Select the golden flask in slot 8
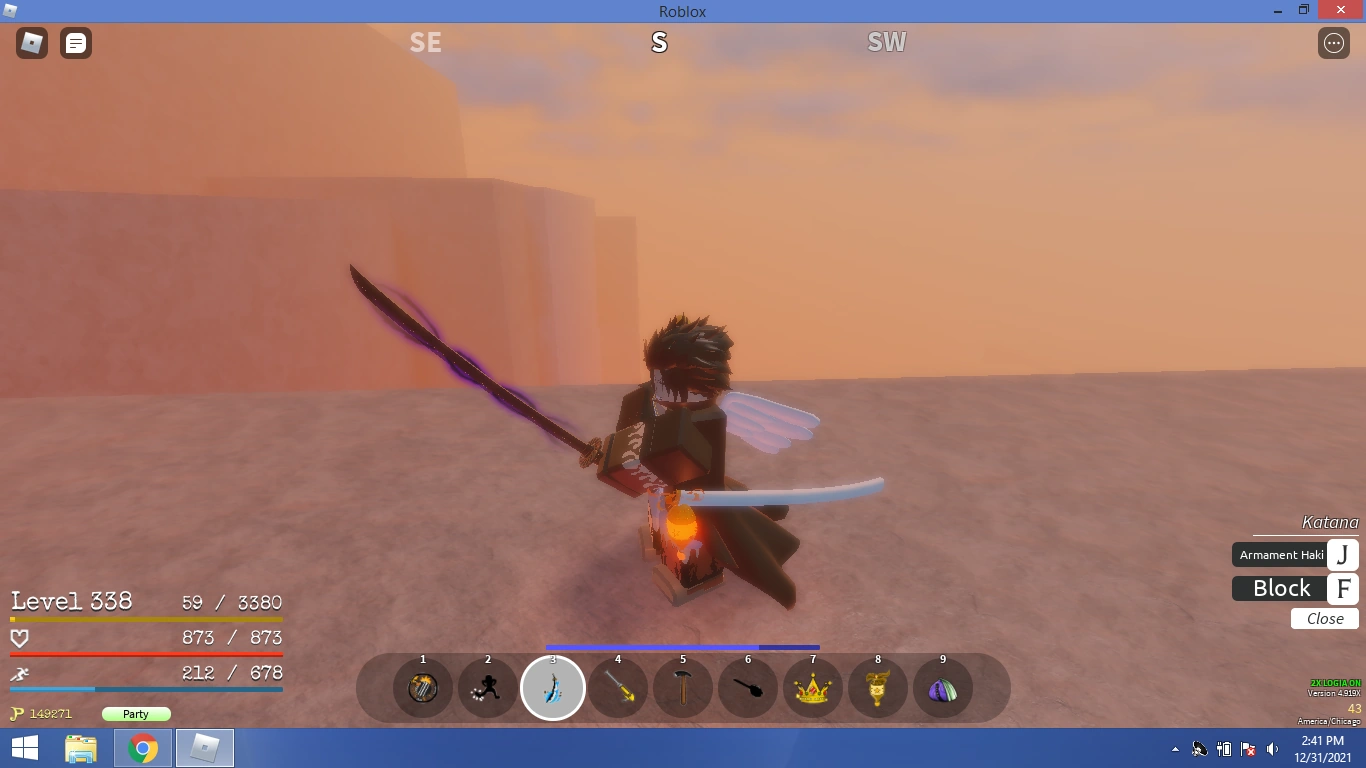Viewport: 1366px width, 768px height. click(x=877, y=687)
